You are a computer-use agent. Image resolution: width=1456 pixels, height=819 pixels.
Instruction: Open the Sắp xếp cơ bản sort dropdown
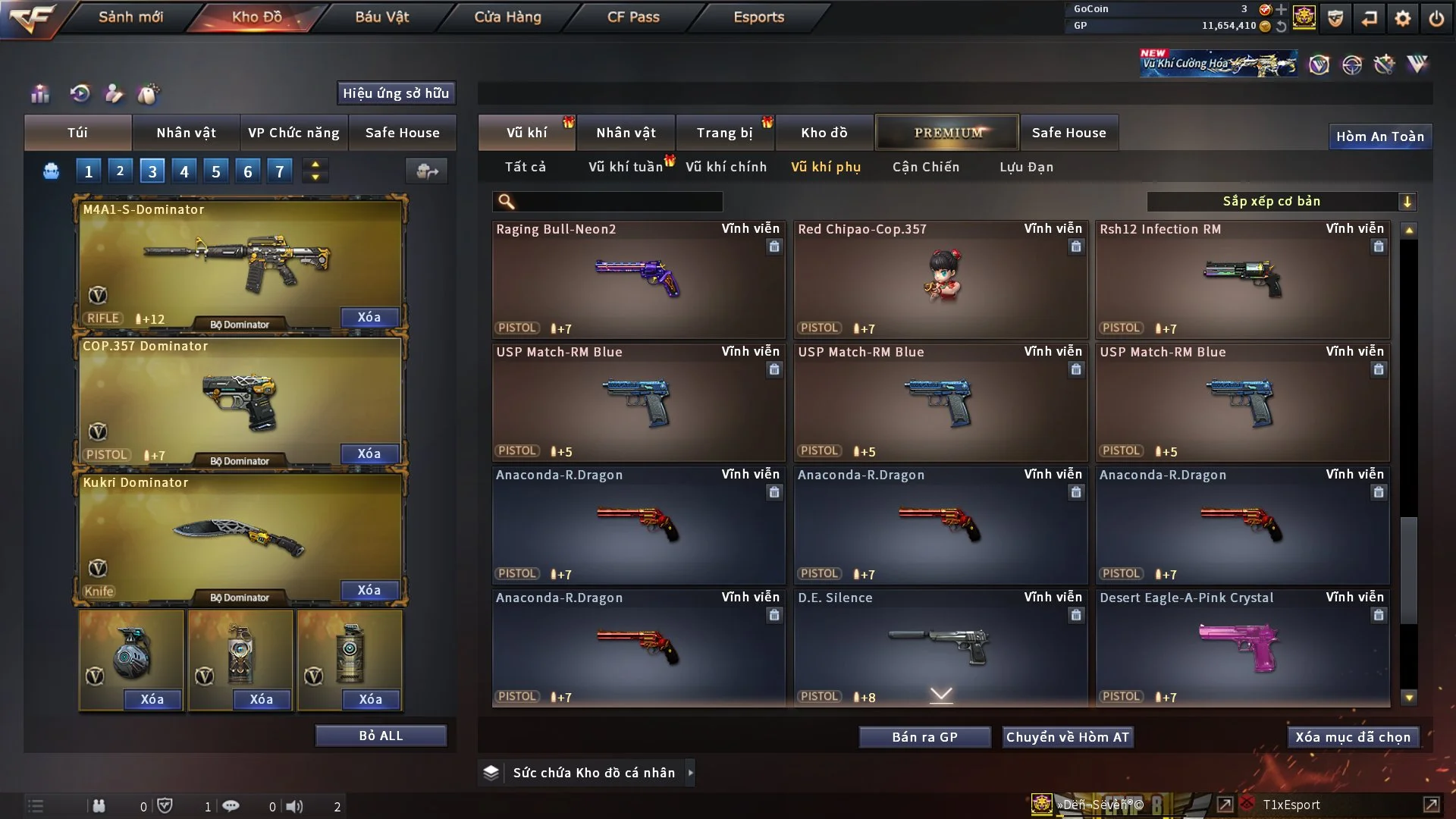[1281, 202]
